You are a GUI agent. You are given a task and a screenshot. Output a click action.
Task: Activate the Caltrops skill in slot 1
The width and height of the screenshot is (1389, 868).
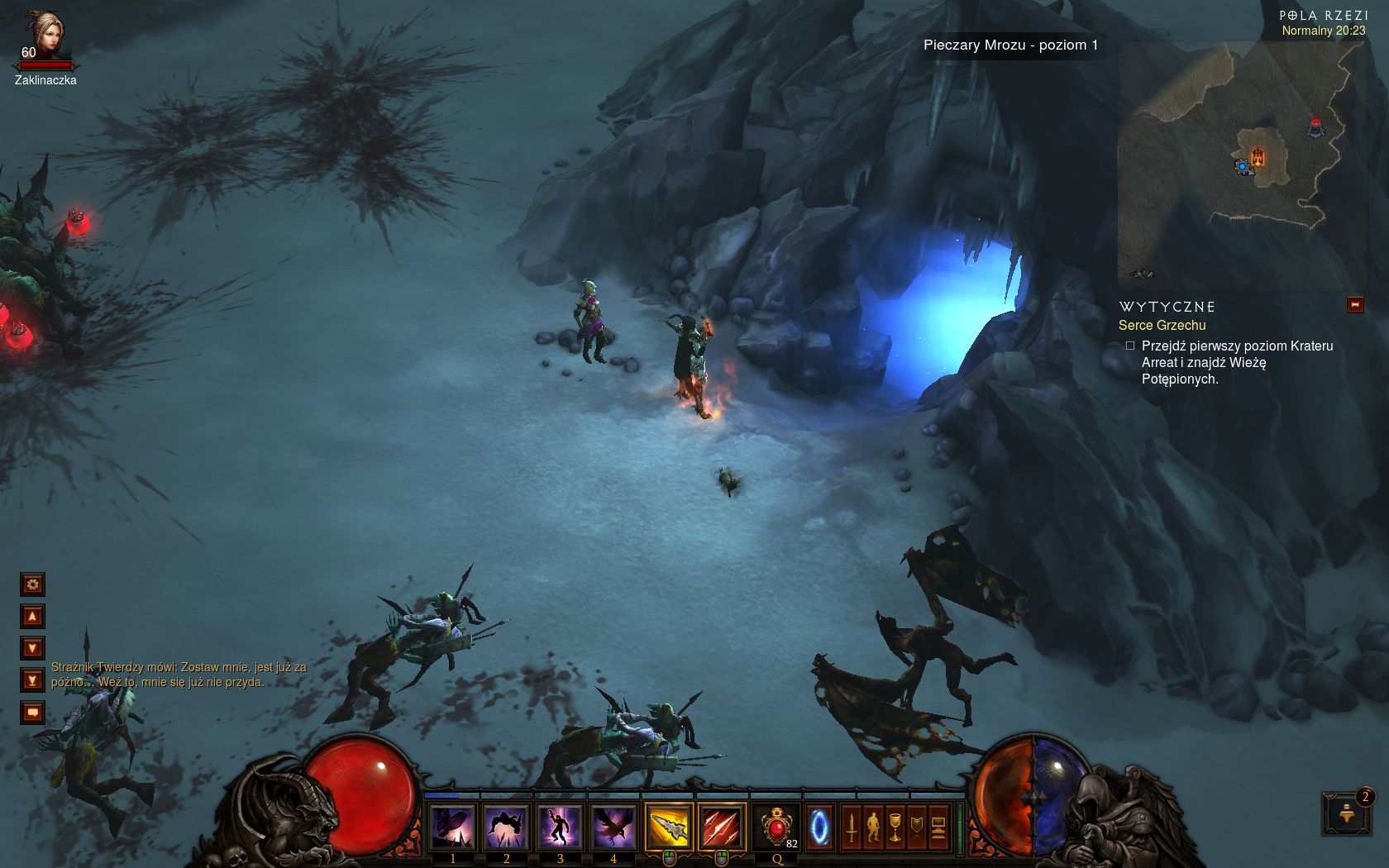(x=452, y=827)
